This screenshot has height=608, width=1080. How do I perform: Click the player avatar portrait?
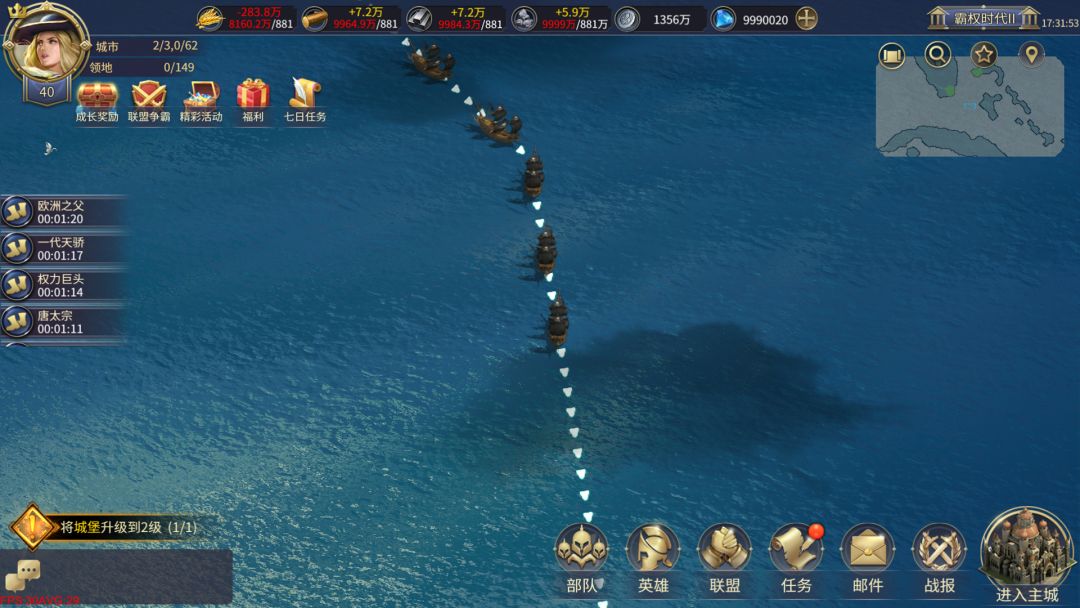(45, 45)
